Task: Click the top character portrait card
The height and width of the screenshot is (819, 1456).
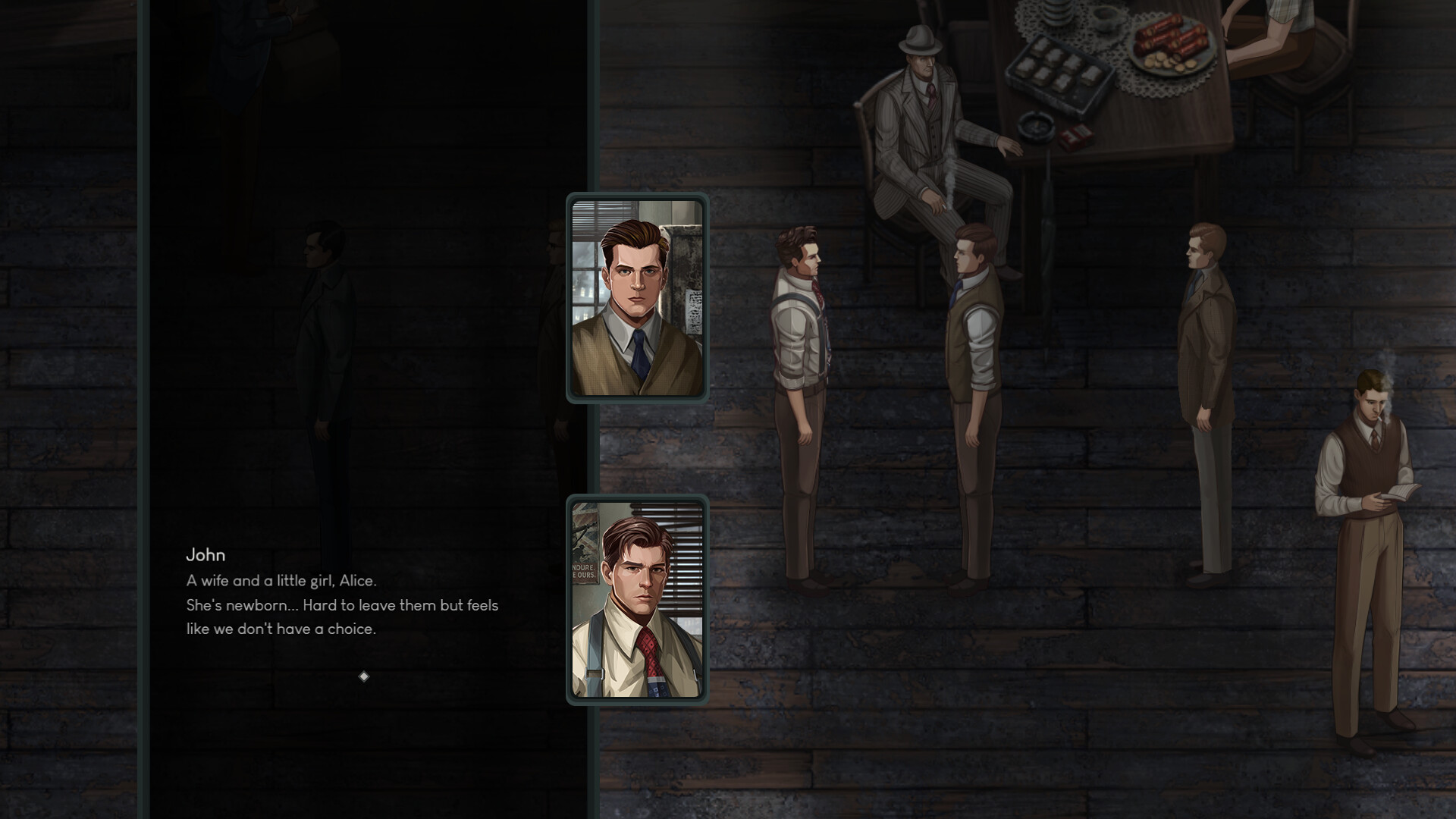Action: click(x=637, y=299)
